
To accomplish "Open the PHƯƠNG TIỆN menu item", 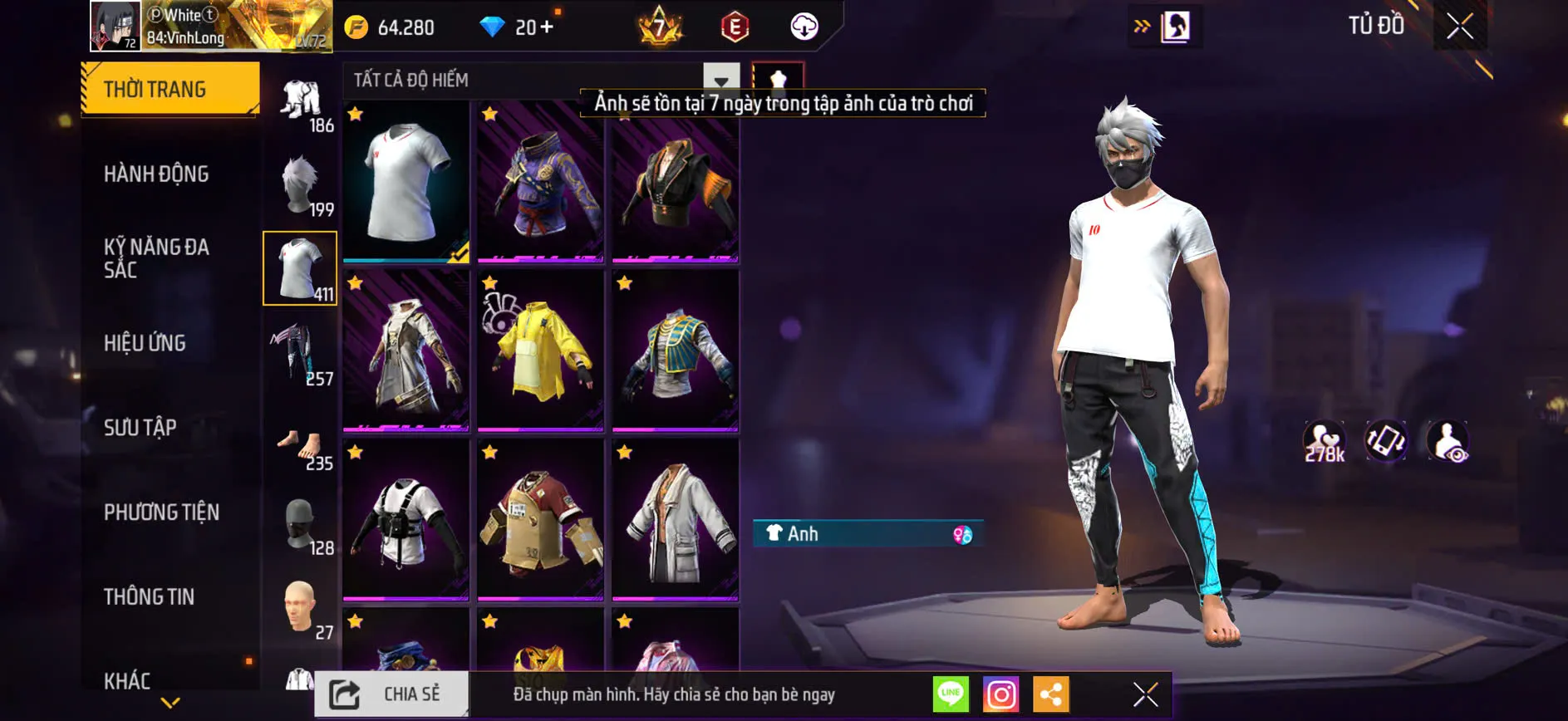I will pyautogui.click(x=160, y=513).
